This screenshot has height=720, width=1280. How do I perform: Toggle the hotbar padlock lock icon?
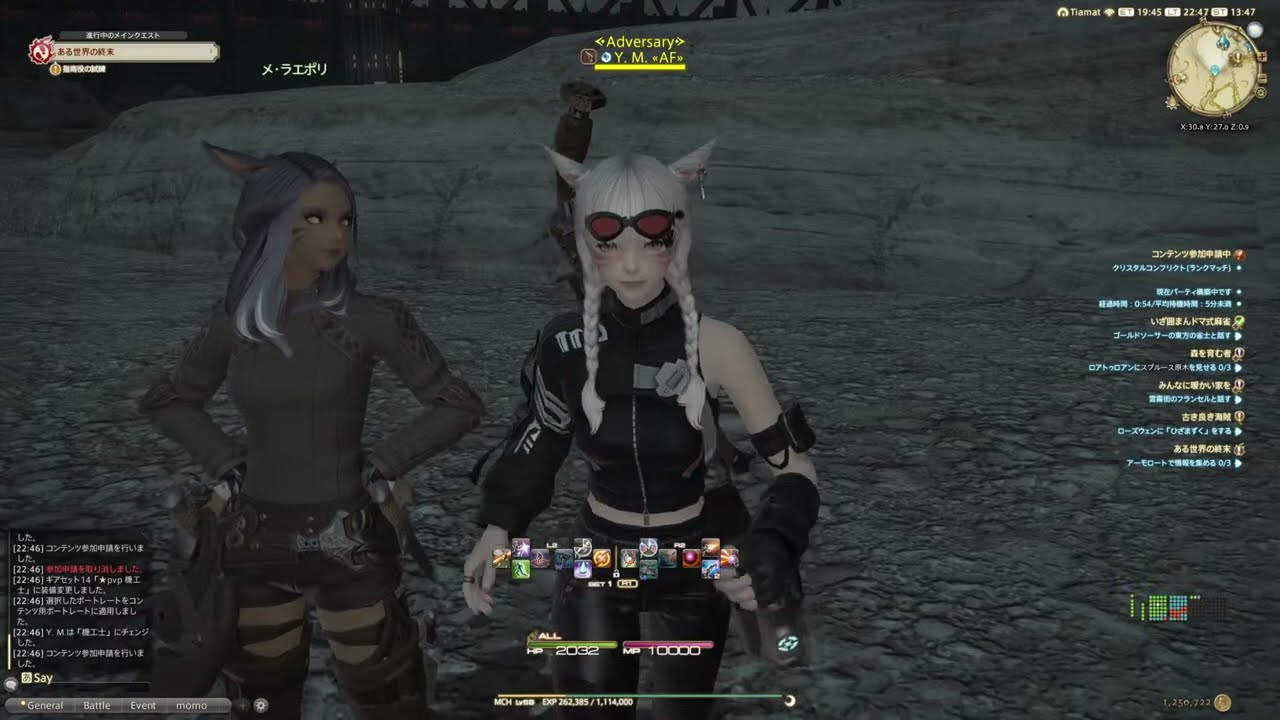[x=616, y=574]
